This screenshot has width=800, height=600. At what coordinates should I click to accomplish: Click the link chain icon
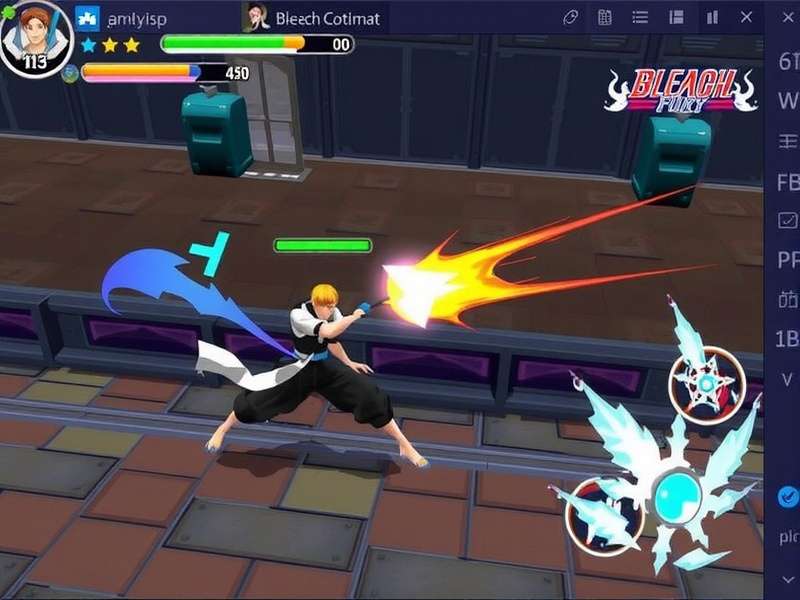[571, 17]
